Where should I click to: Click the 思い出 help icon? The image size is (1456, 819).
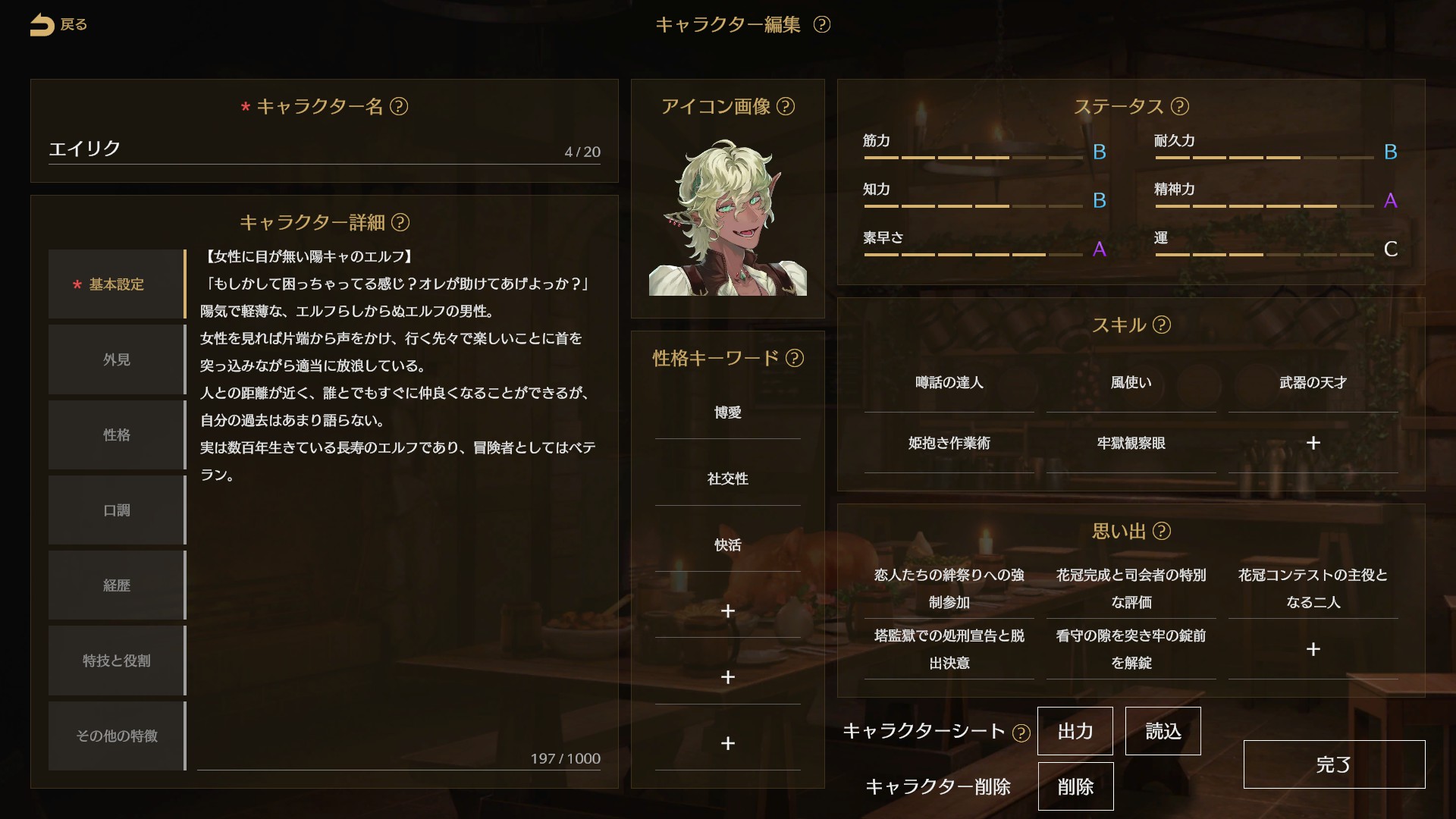(x=1160, y=532)
